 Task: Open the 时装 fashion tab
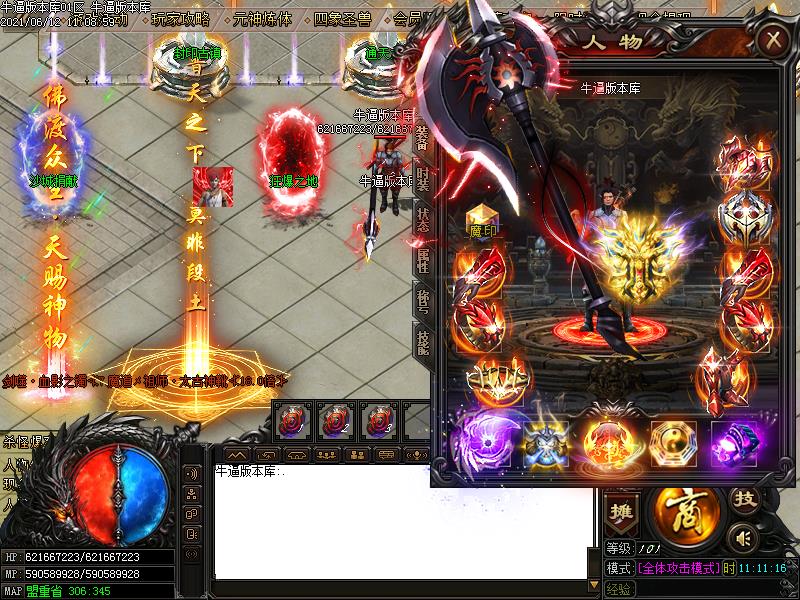(x=422, y=178)
